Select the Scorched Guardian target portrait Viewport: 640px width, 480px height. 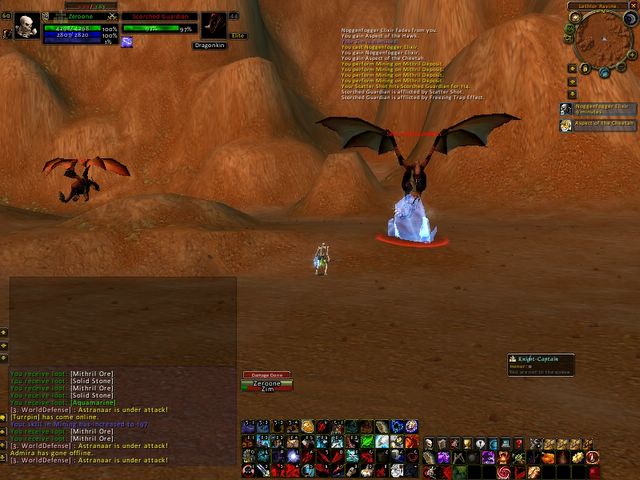pos(213,25)
